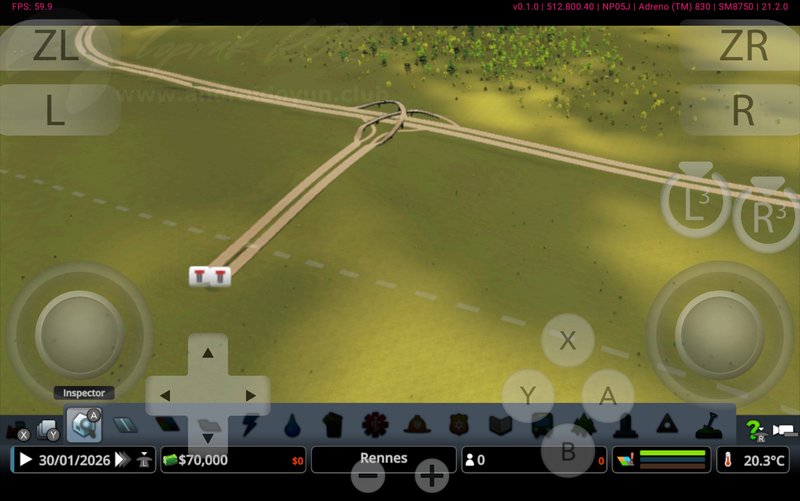Open the Zoning menu
800x501 pixels.
pyautogui.click(x=166, y=428)
